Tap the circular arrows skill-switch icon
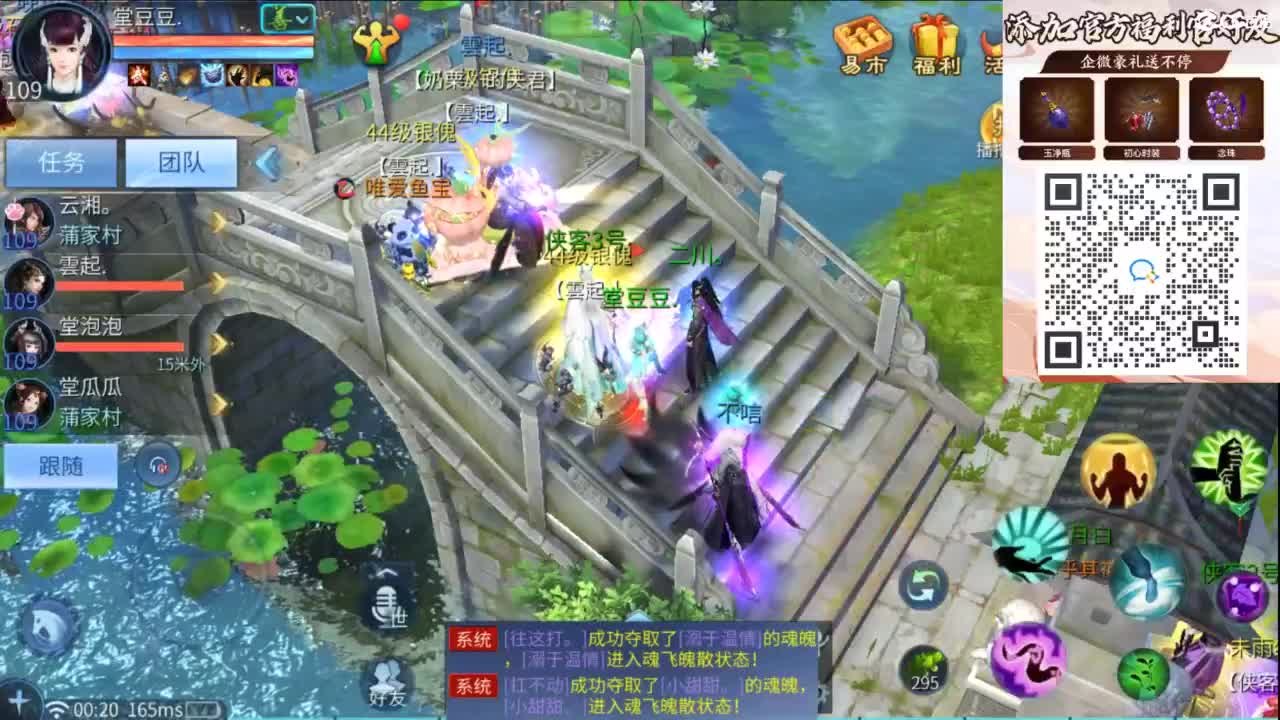 point(922,586)
